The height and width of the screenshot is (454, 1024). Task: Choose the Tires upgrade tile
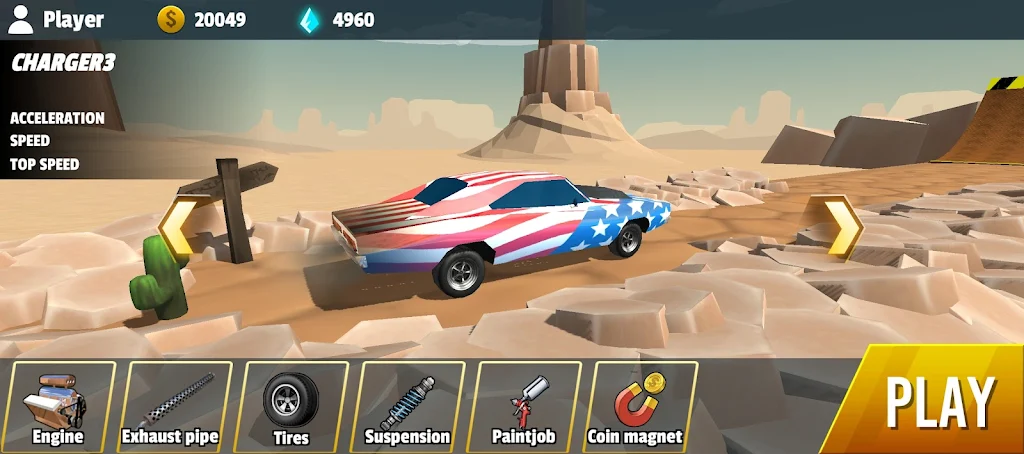pos(291,407)
